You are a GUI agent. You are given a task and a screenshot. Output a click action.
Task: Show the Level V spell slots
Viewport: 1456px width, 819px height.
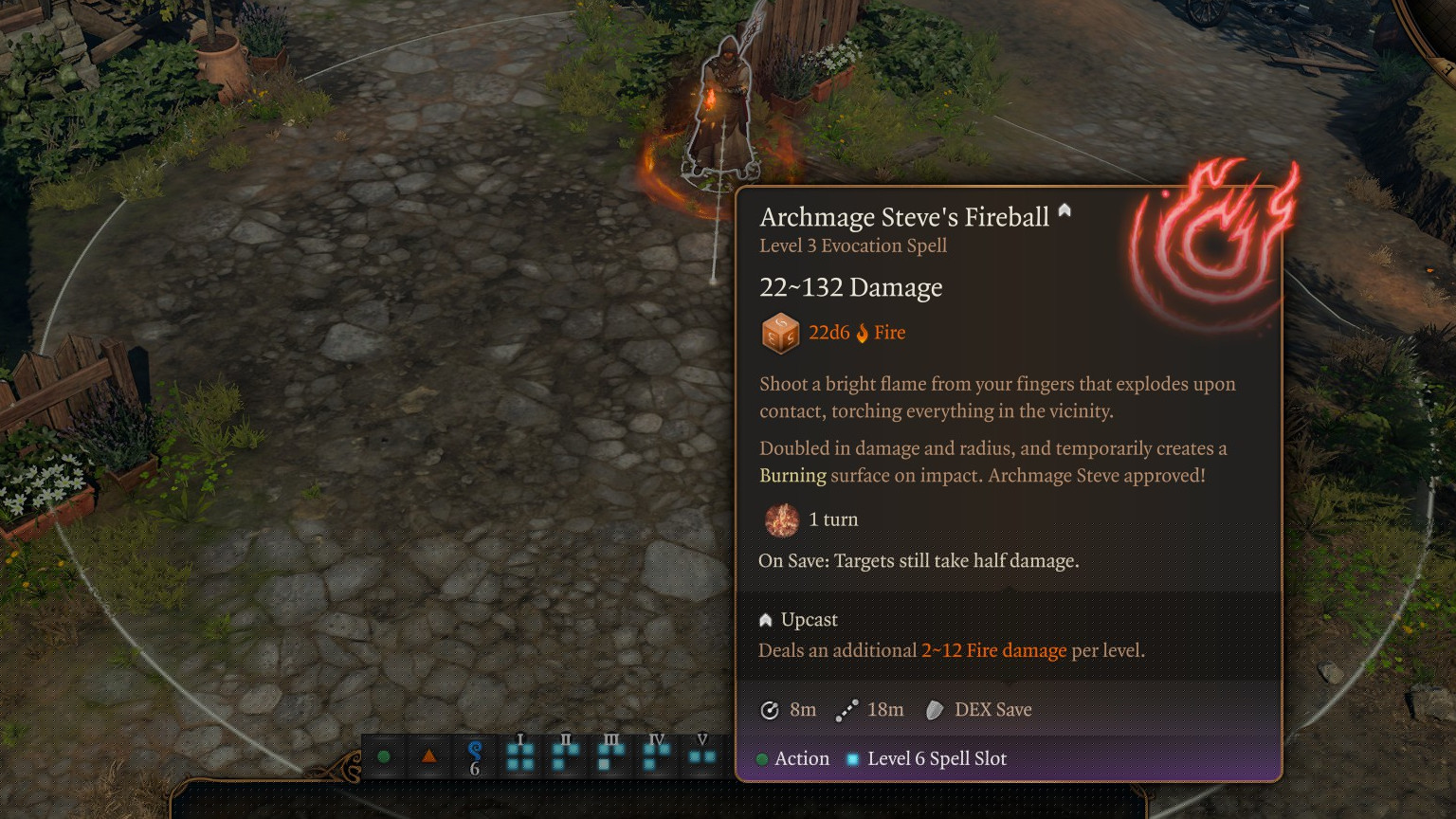(701, 755)
